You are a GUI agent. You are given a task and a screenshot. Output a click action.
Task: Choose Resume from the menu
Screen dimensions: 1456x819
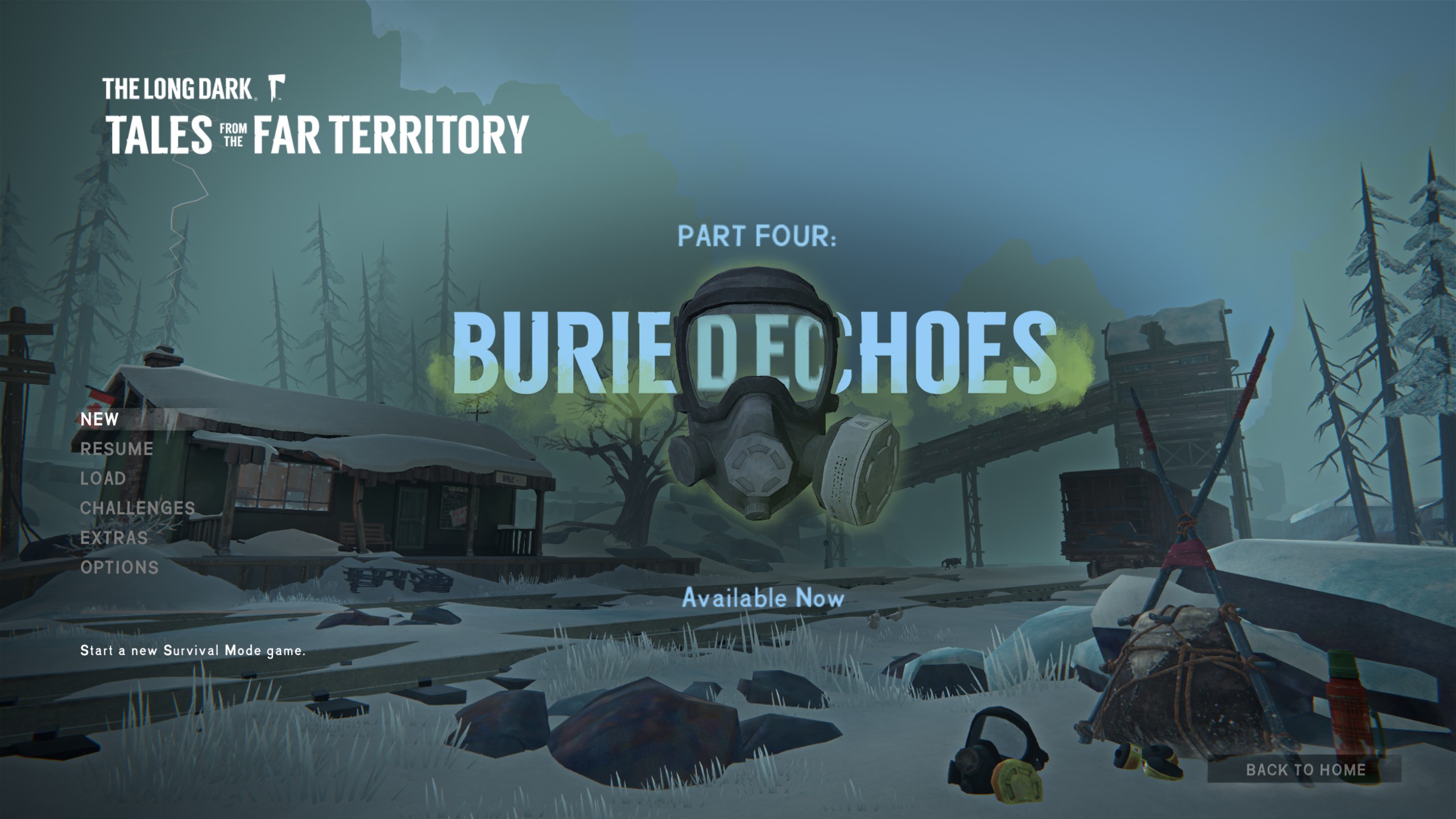pos(117,449)
